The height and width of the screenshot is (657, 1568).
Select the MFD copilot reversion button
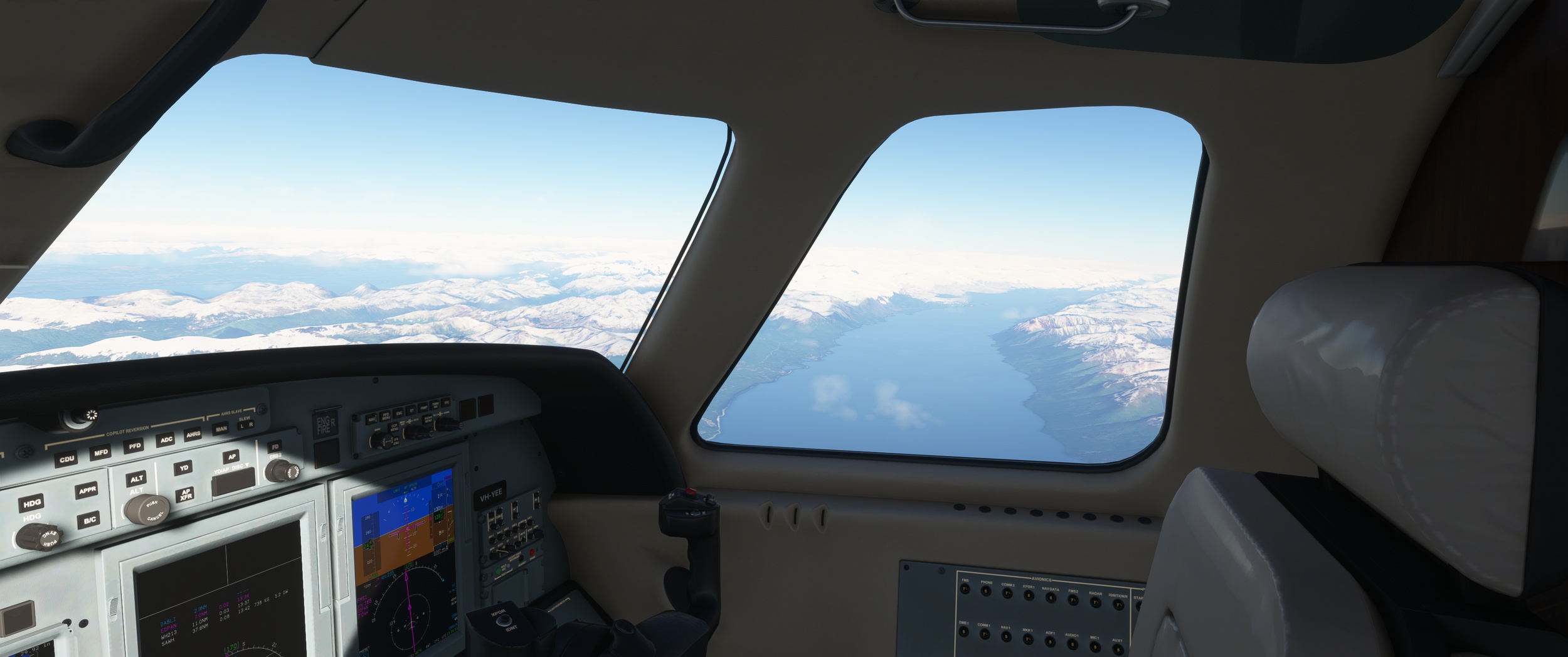100,452
